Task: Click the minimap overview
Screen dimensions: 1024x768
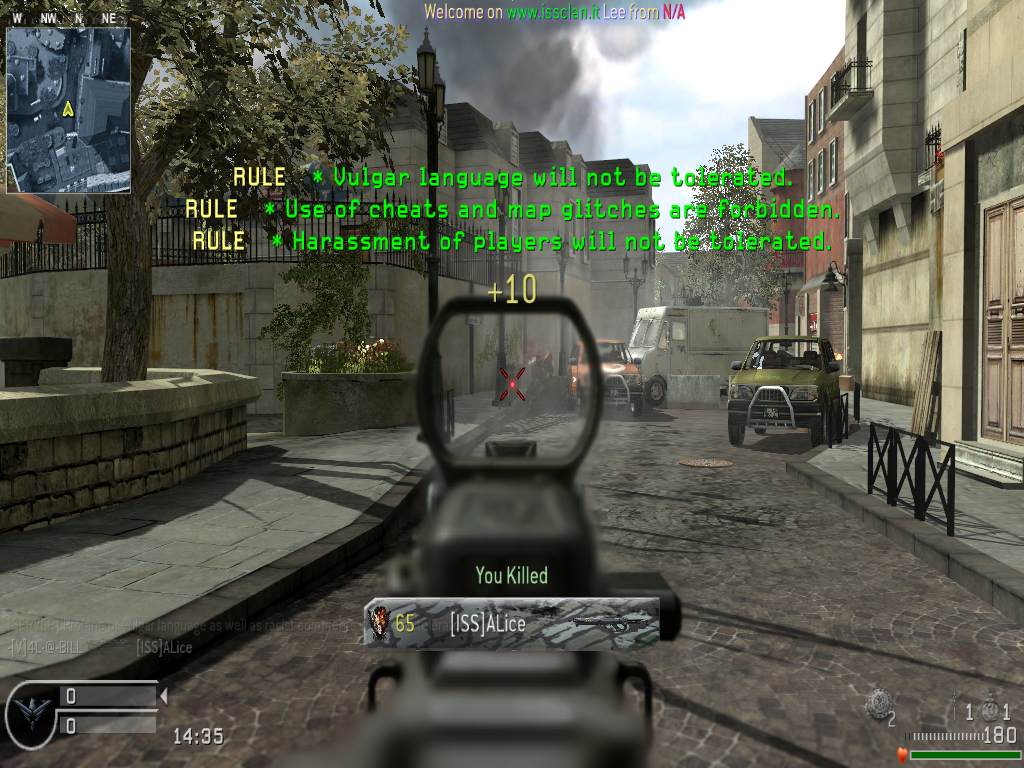Action: (x=68, y=110)
